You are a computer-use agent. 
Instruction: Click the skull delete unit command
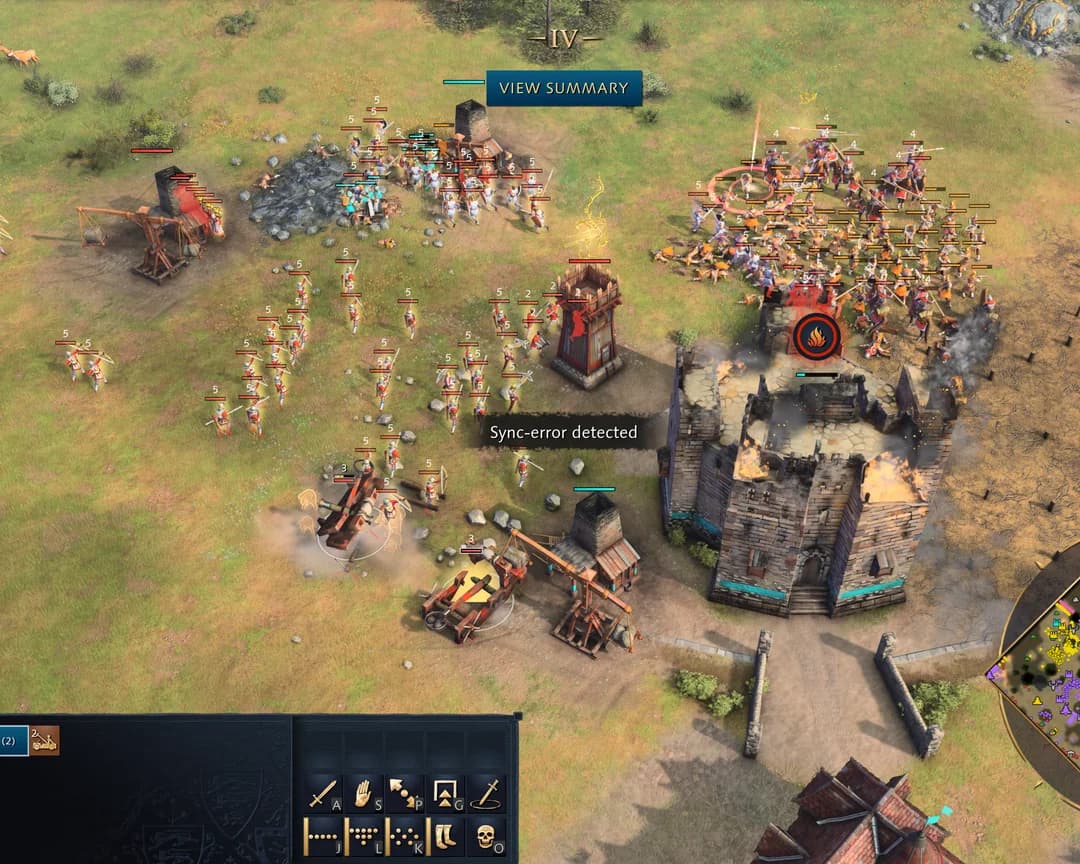coord(486,836)
